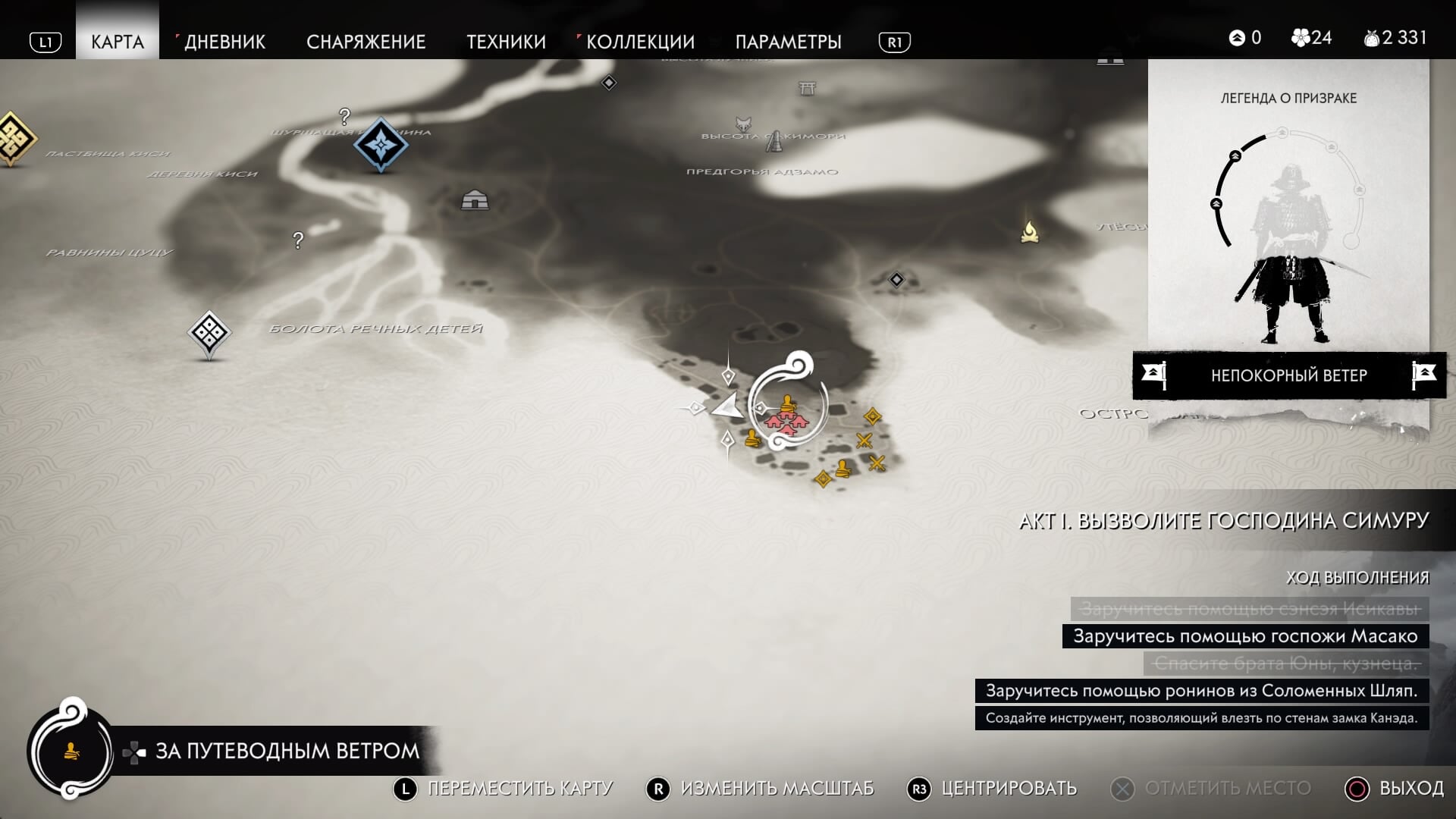Go to the Техники tab
The height and width of the screenshot is (819, 1456).
[x=506, y=42]
